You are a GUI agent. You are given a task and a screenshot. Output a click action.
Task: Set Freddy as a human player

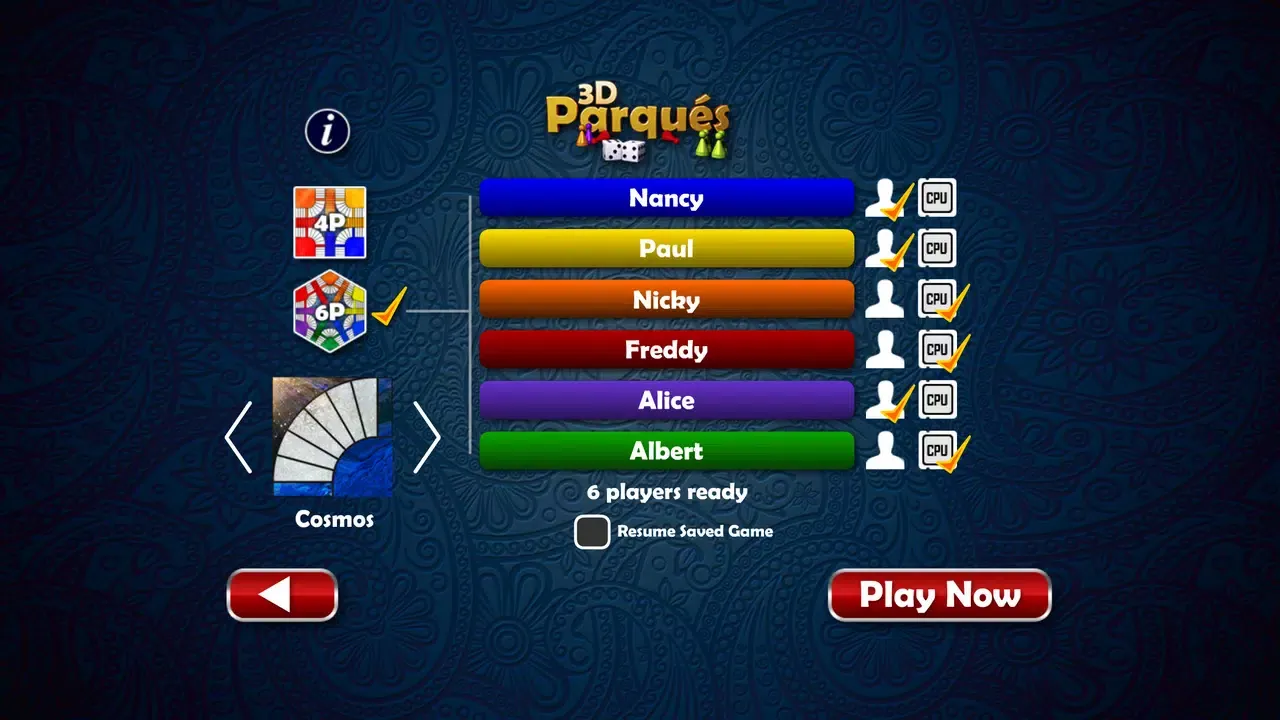pyautogui.click(x=884, y=348)
